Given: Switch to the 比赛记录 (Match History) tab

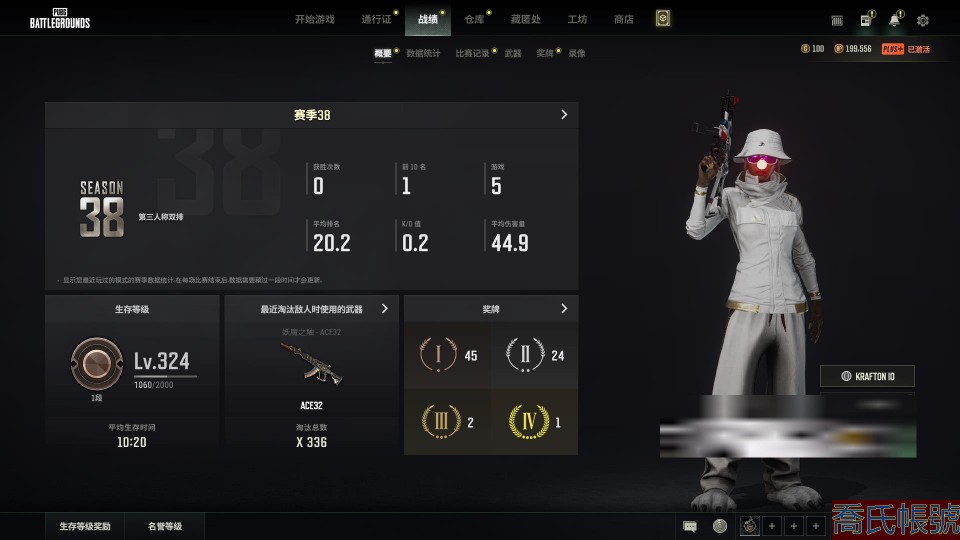Looking at the screenshot, I should pyautogui.click(x=472, y=53).
